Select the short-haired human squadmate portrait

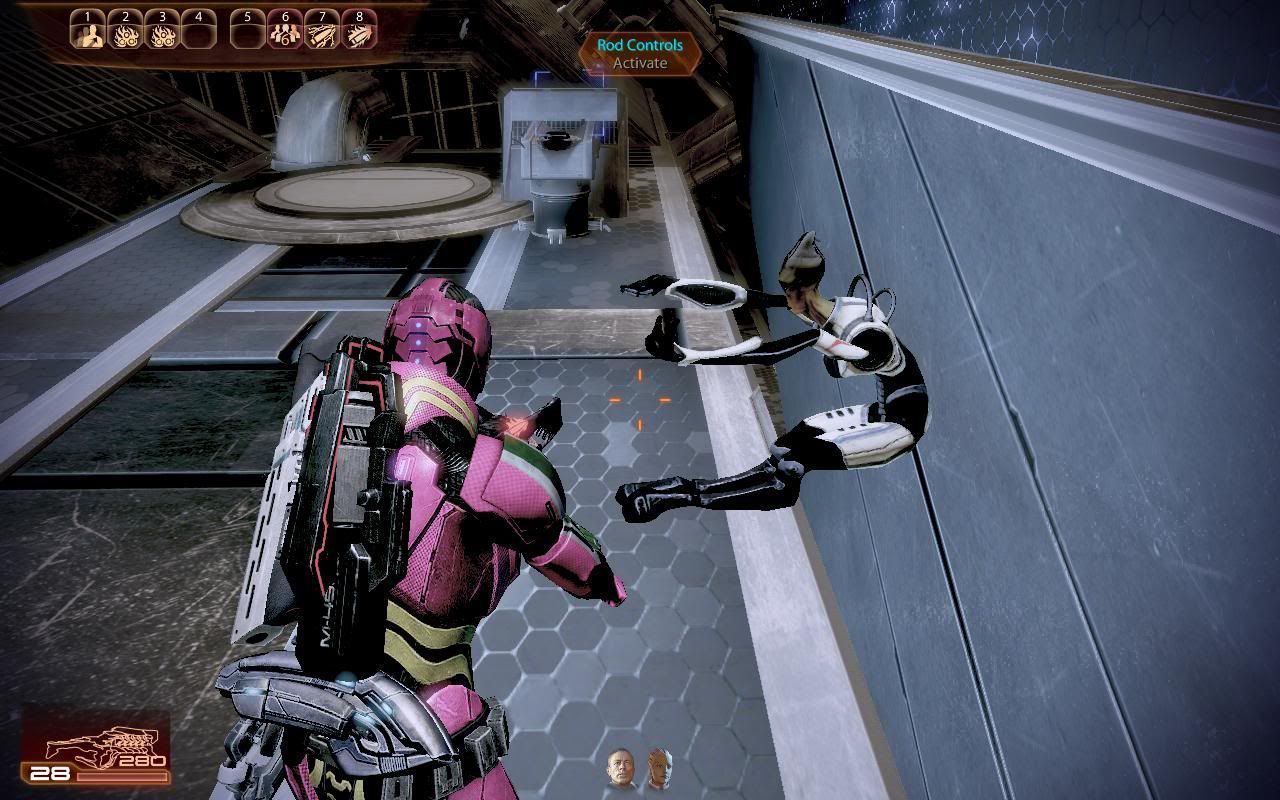click(620, 770)
